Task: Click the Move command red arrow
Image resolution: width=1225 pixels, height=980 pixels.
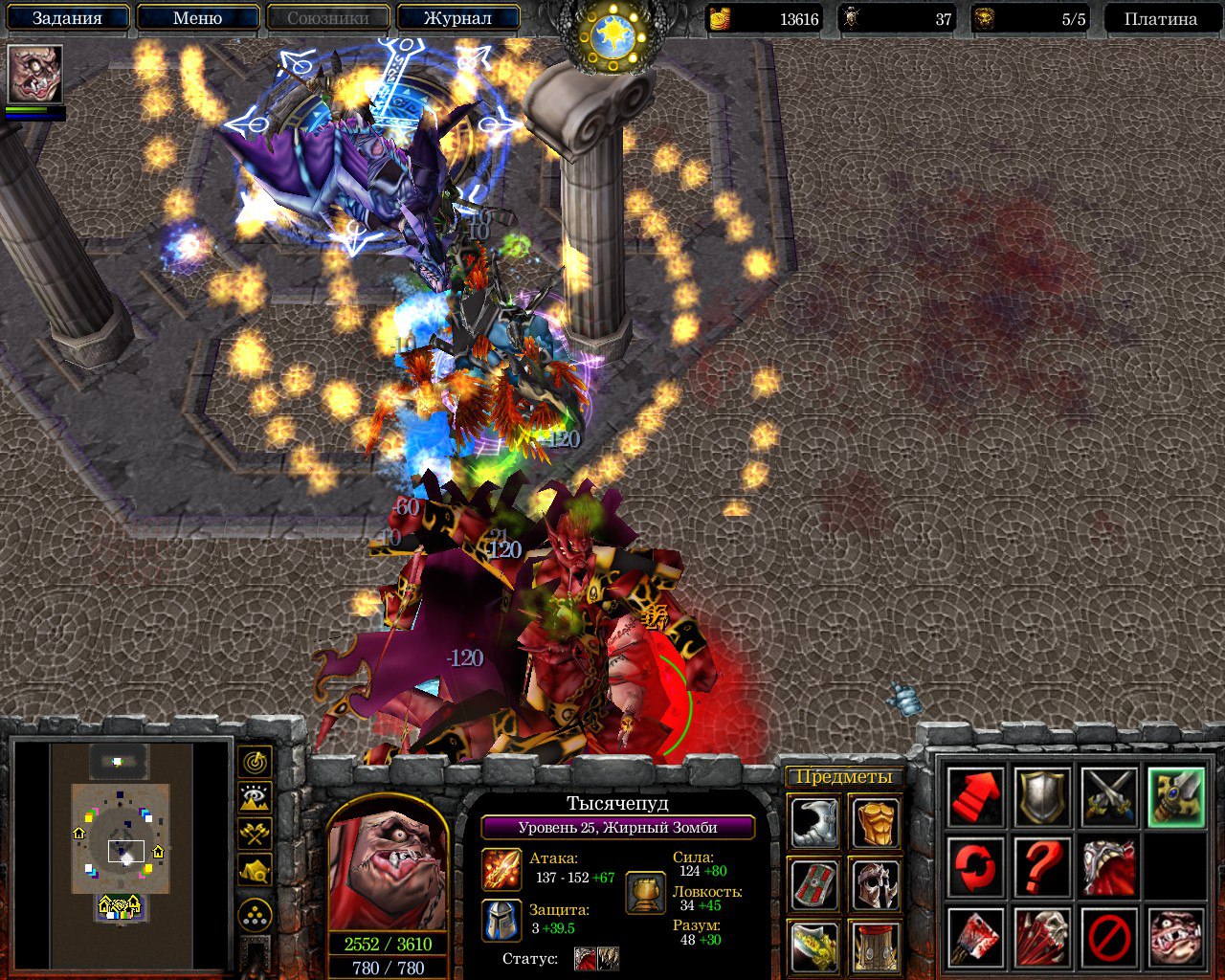Action: pos(975,797)
